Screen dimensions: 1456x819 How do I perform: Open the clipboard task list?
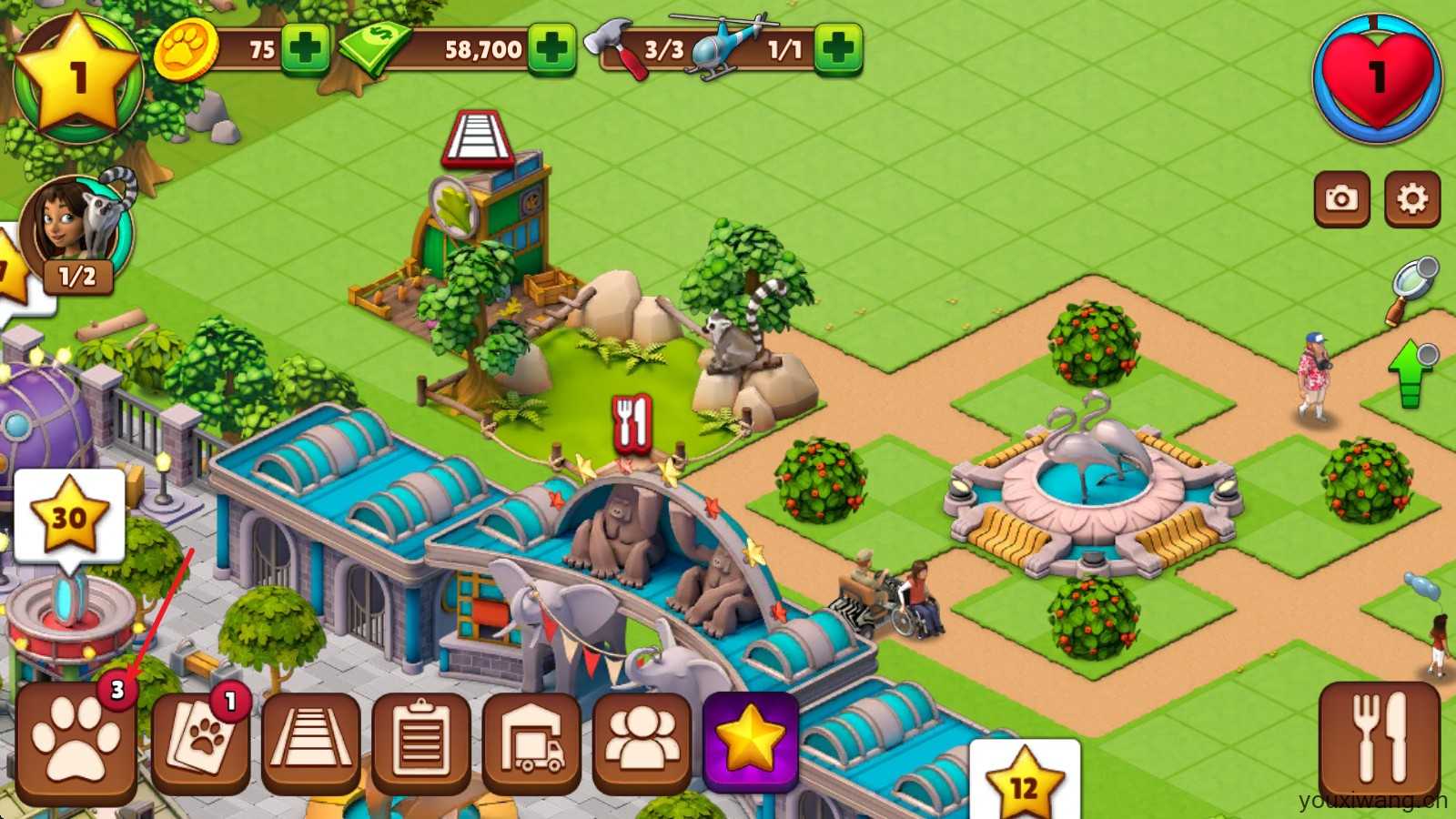421,742
